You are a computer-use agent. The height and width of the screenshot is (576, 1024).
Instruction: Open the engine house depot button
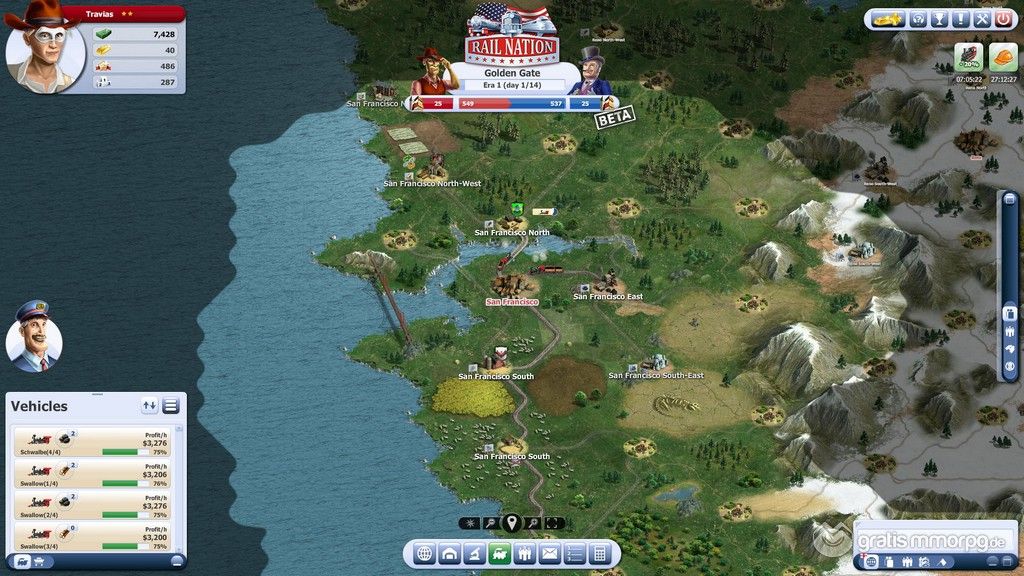pos(449,553)
